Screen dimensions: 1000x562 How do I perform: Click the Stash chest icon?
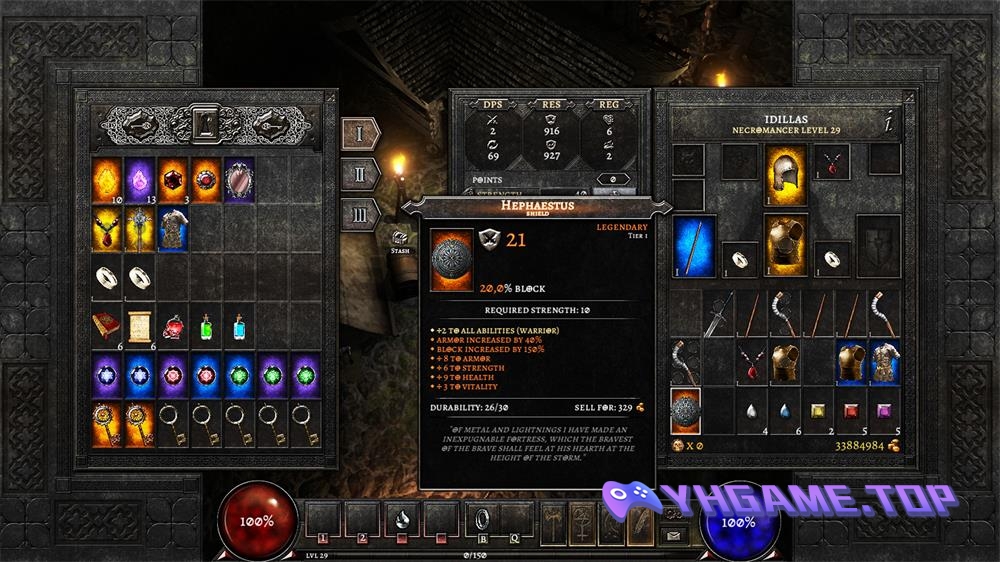tap(400, 240)
